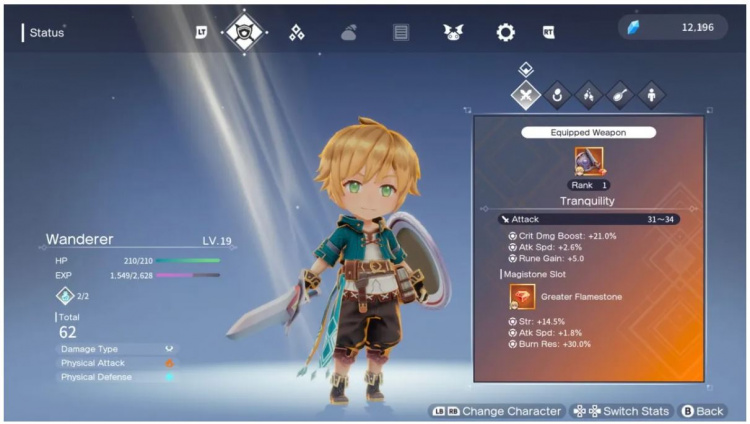The width and height of the screenshot is (750, 424).
Task: Open the document list tab
Action: (x=401, y=32)
